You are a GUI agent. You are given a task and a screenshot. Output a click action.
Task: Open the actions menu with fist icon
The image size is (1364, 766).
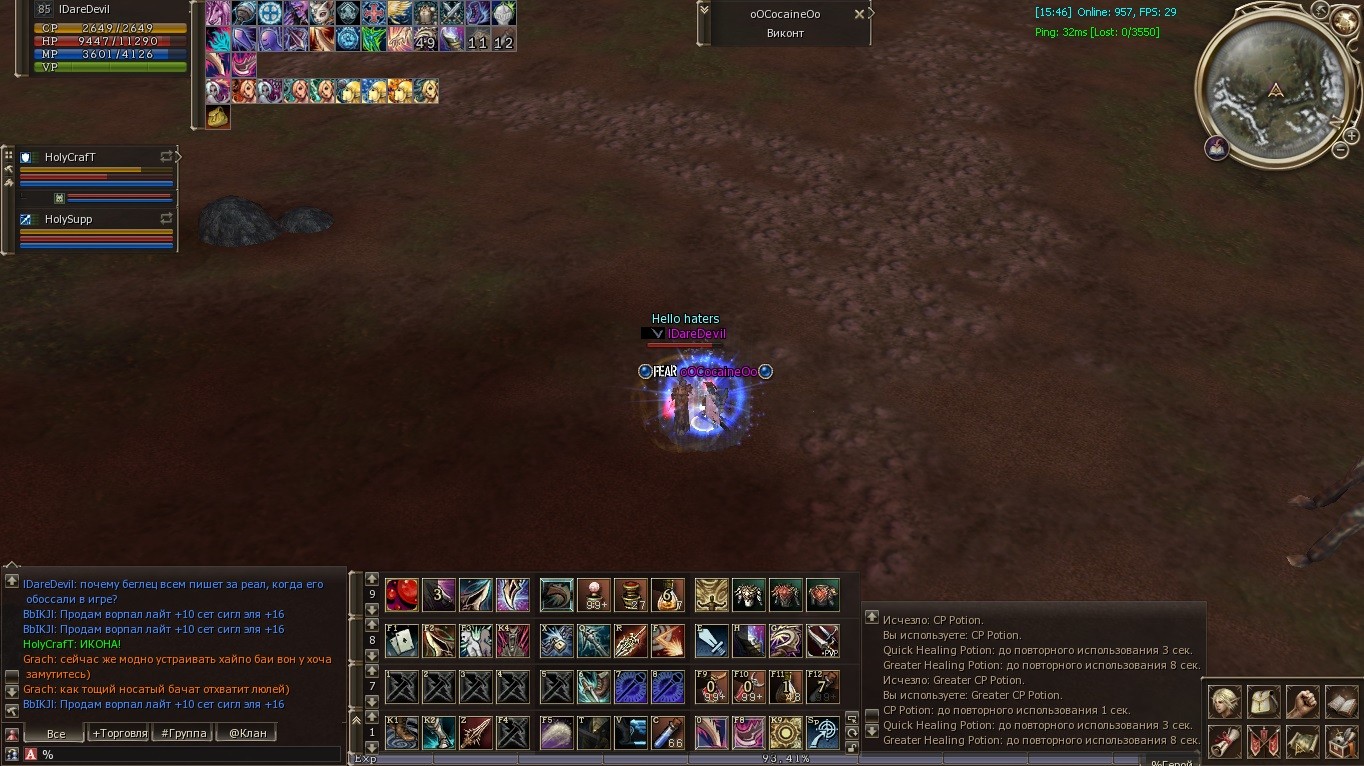tap(1302, 701)
